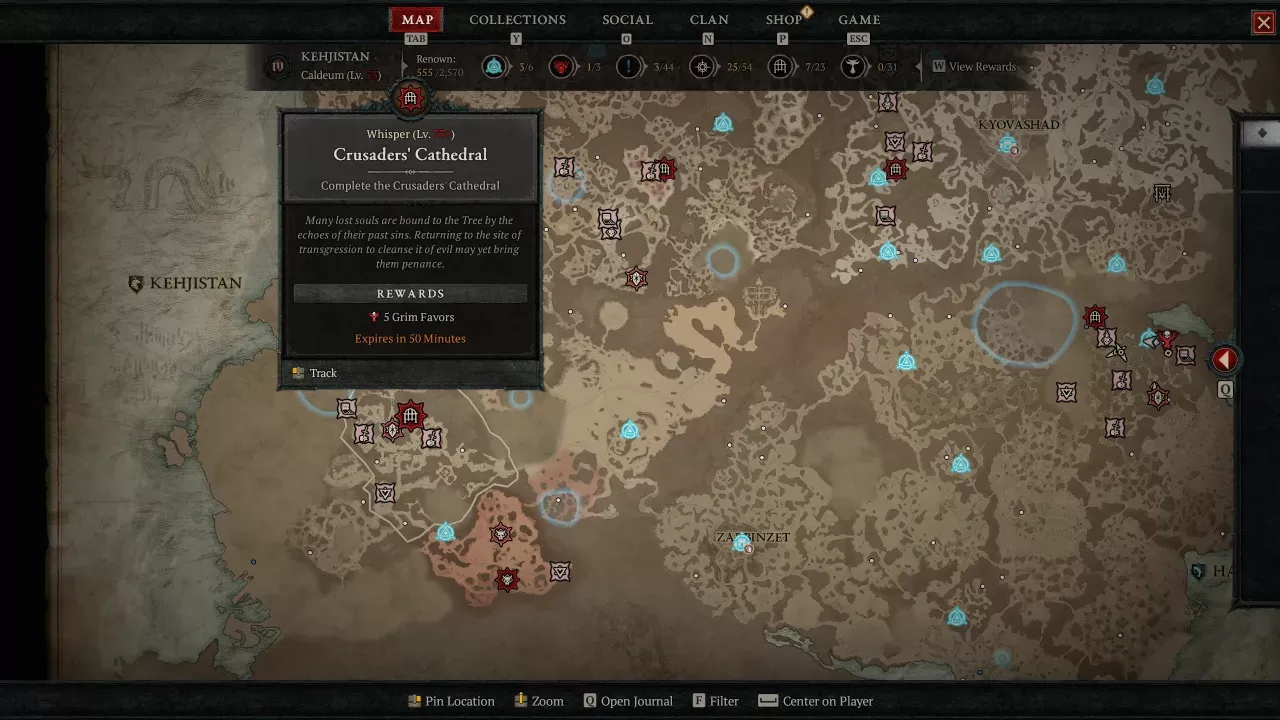Open the Game menu tab

point(859,20)
